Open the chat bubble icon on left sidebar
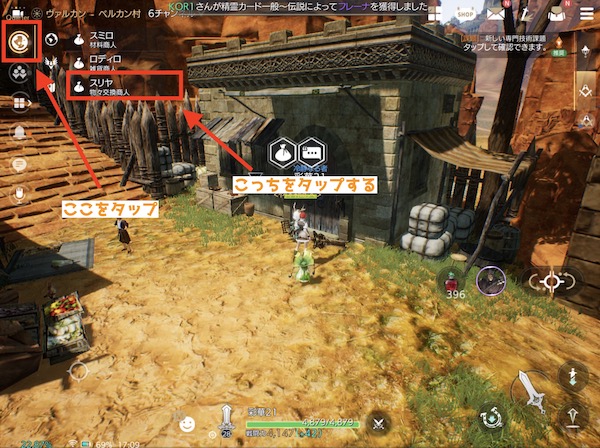Image resolution: width=600 pixels, height=448 pixels. pos(19,164)
